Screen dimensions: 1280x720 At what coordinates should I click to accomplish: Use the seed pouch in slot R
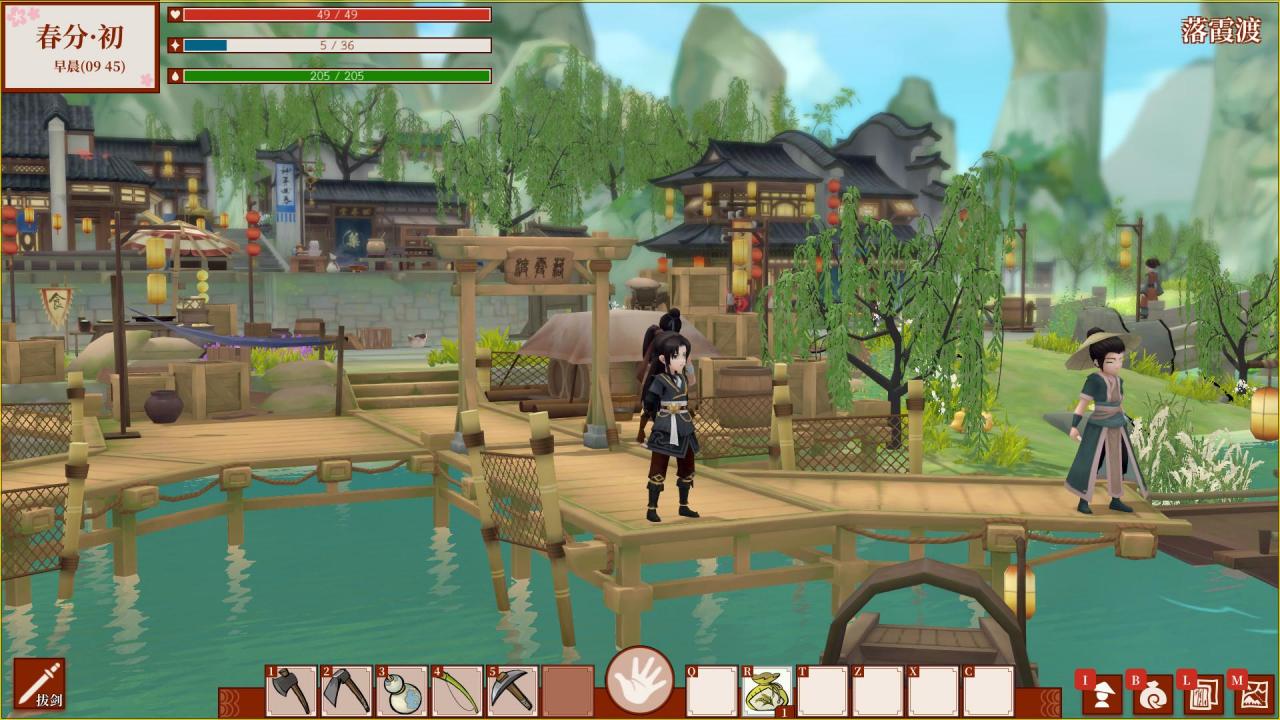pyautogui.click(x=767, y=690)
